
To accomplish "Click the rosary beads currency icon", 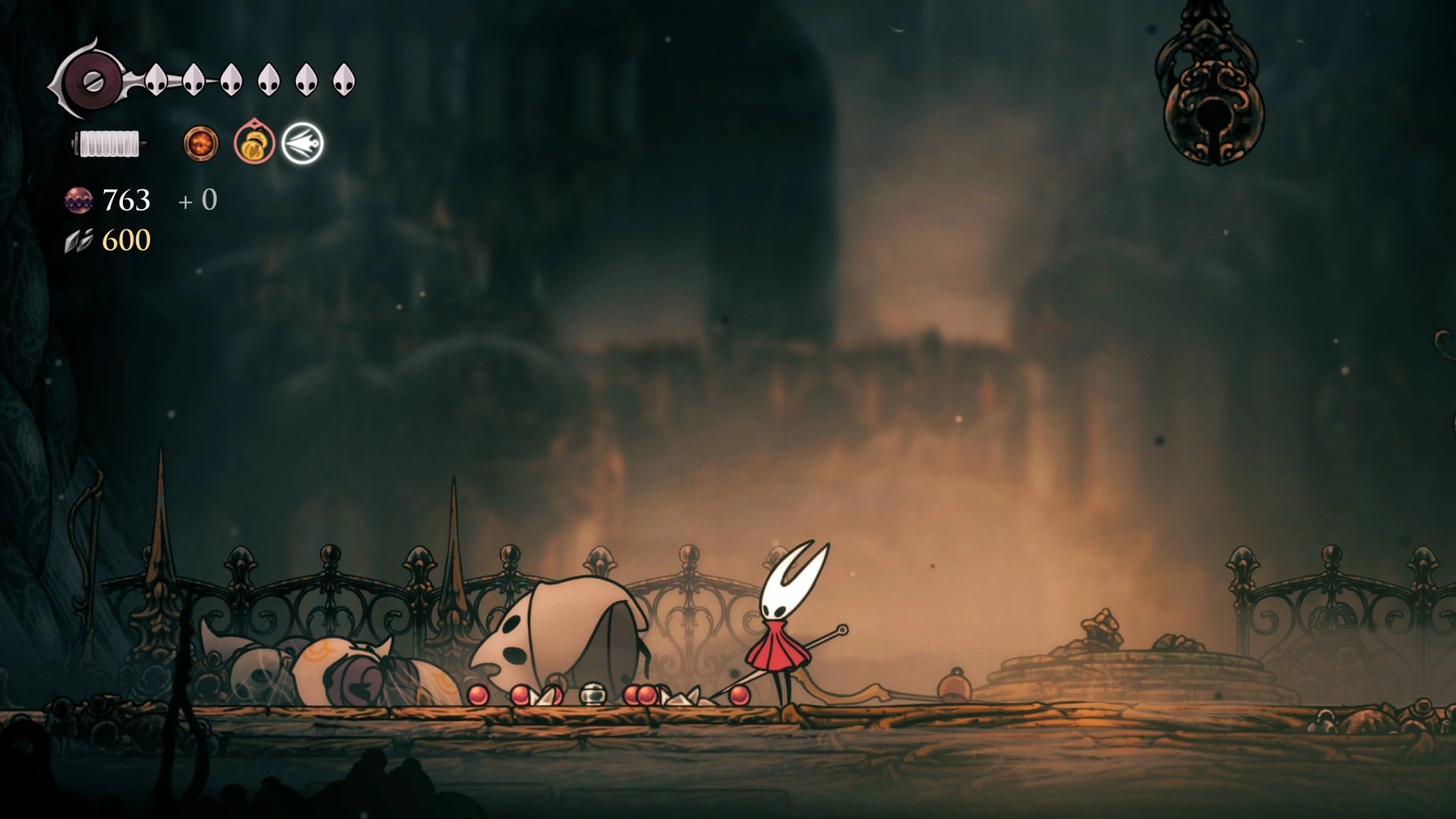I will coord(79,200).
